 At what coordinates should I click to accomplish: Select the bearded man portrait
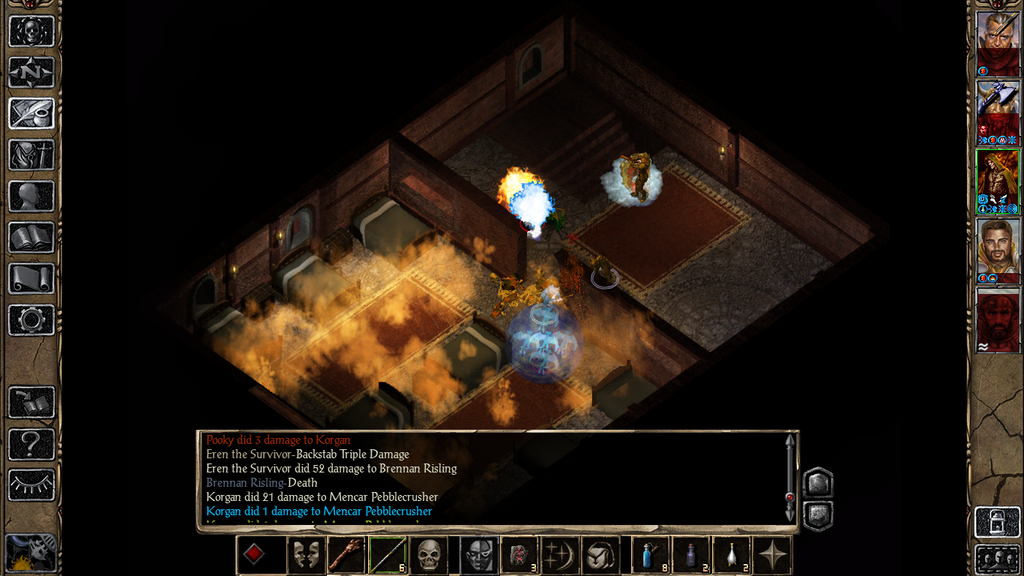click(x=997, y=247)
